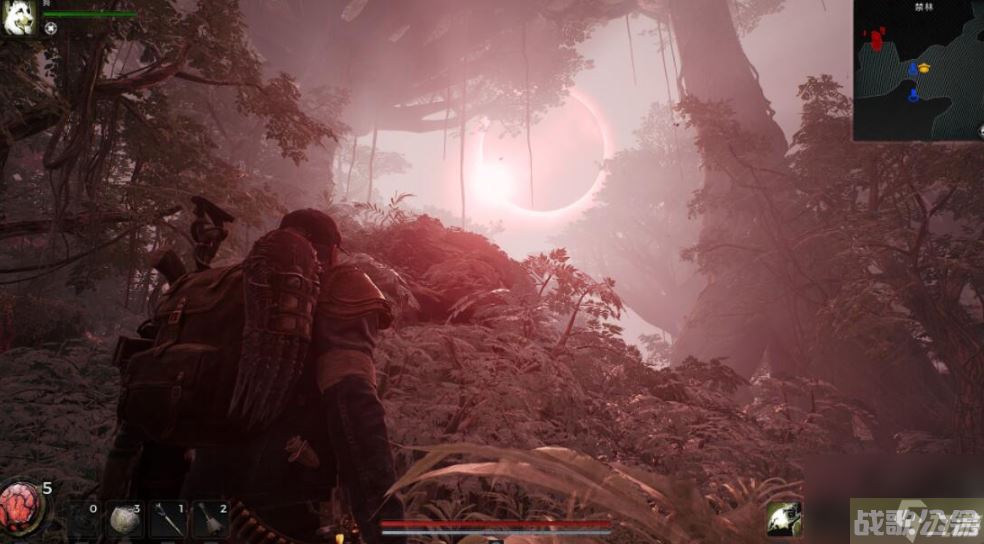Select the round stone hotbar slot
The height and width of the screenshot is (544, 984).
127,520
